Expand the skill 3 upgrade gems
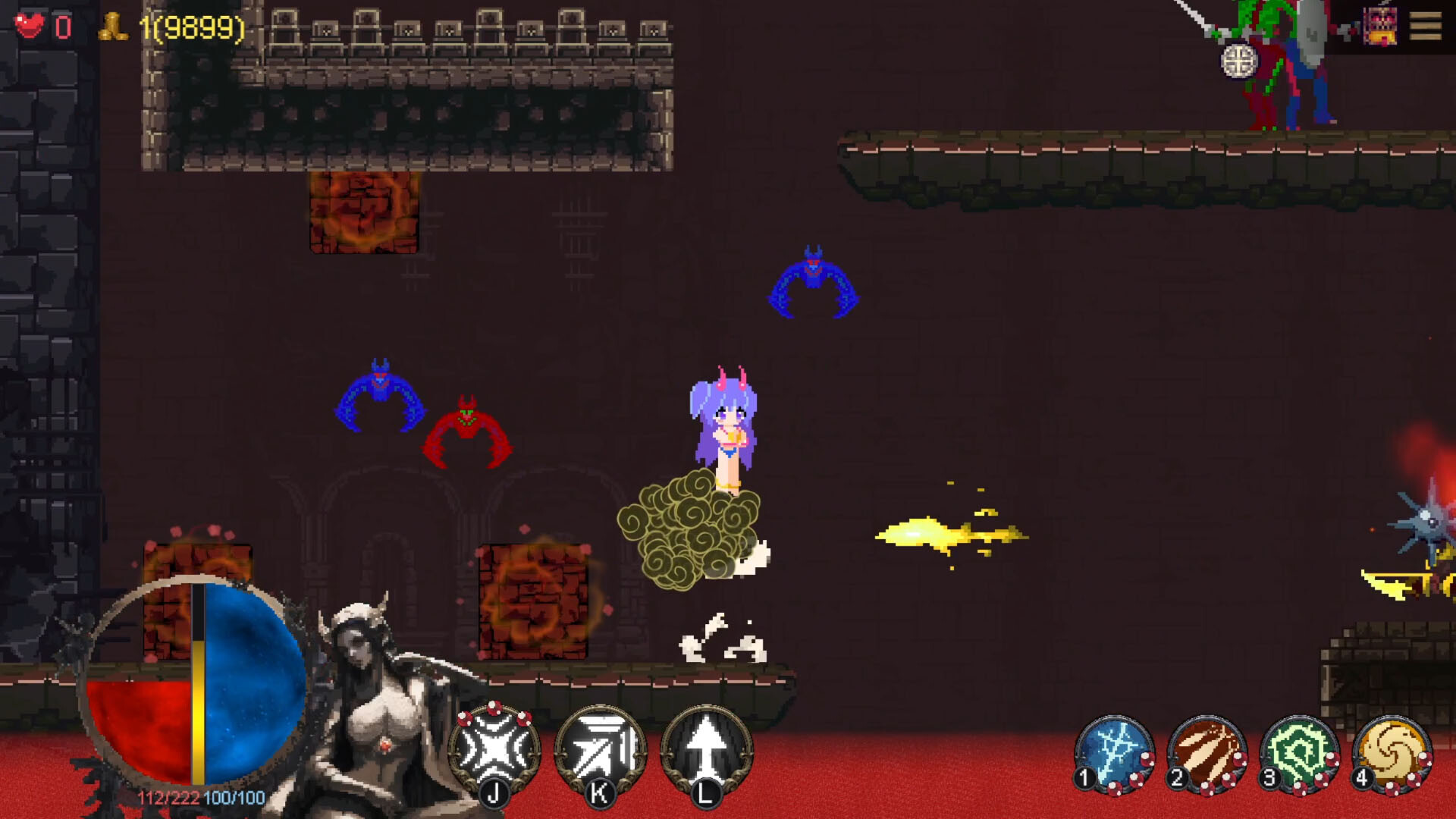1456x819 pixels. (1332, 759)
